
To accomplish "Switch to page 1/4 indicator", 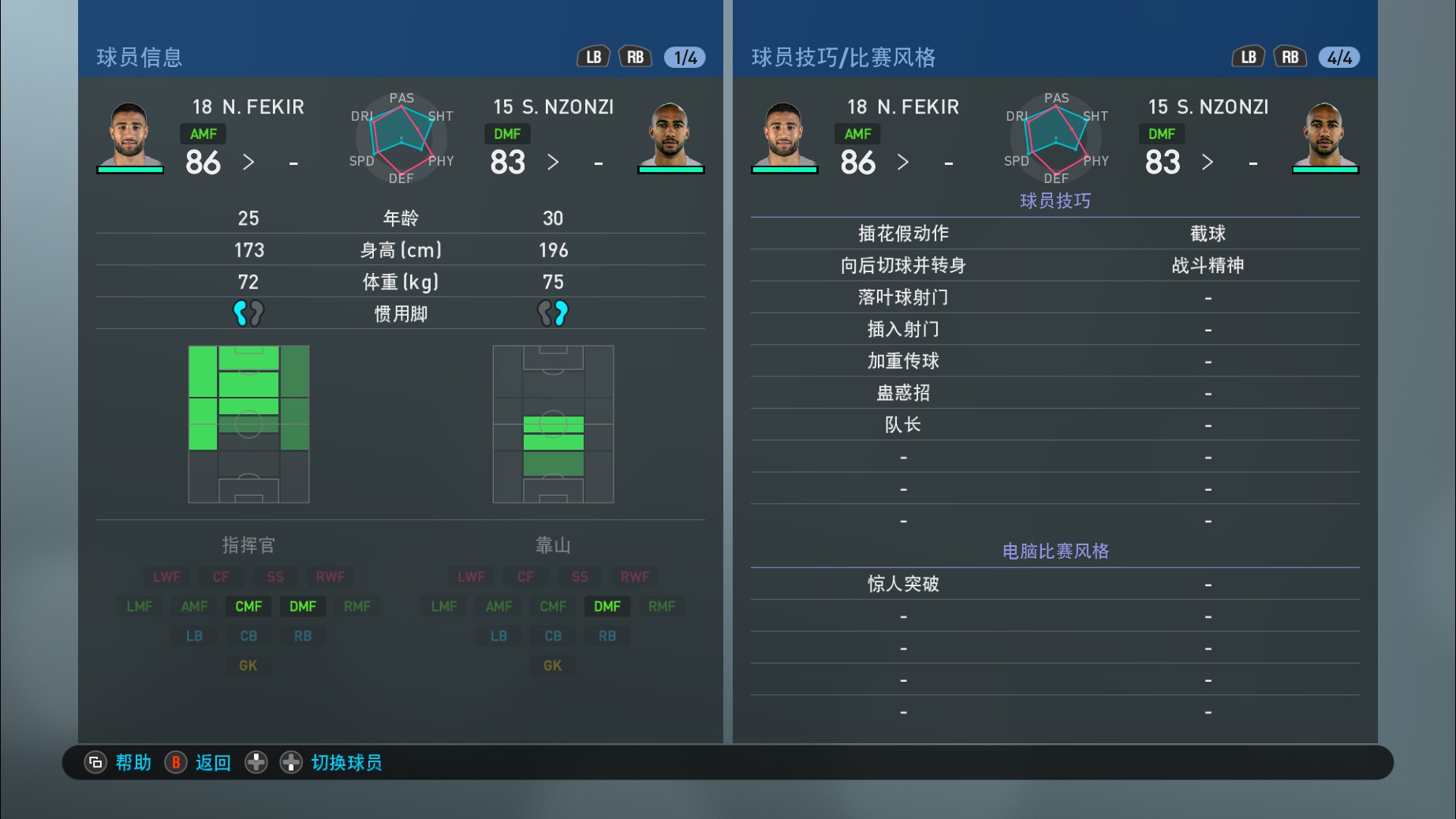I will 682,56.
